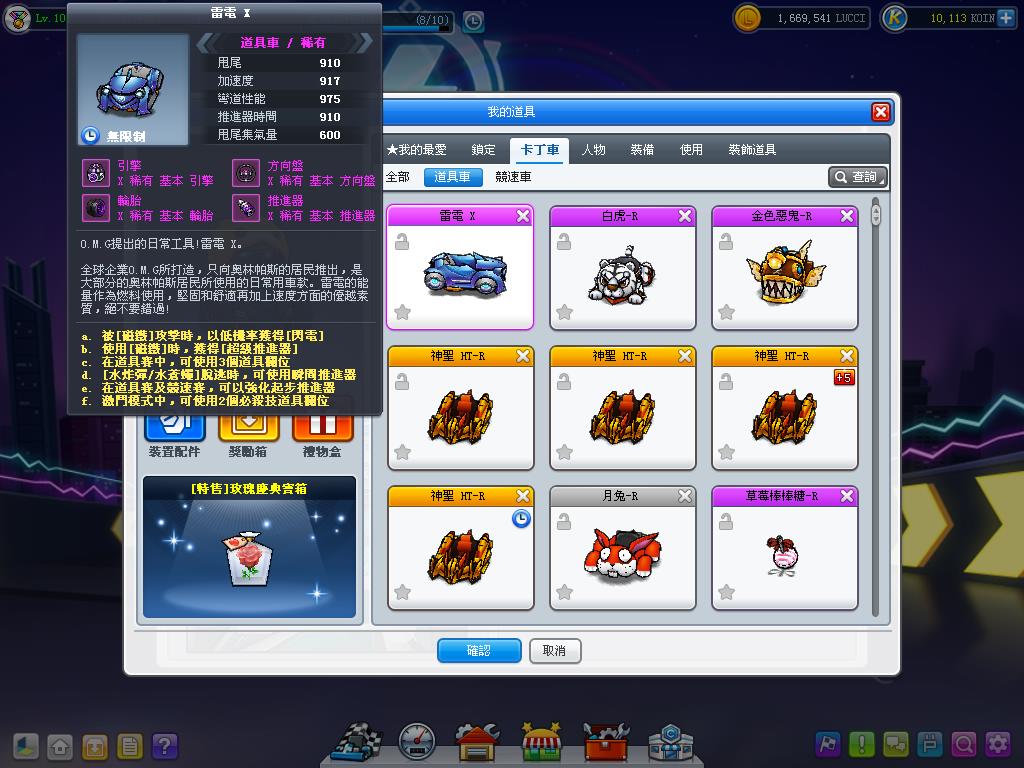Close the 我的道具 window
This screenshot has height=768, width=1024.
coord(880,112)
